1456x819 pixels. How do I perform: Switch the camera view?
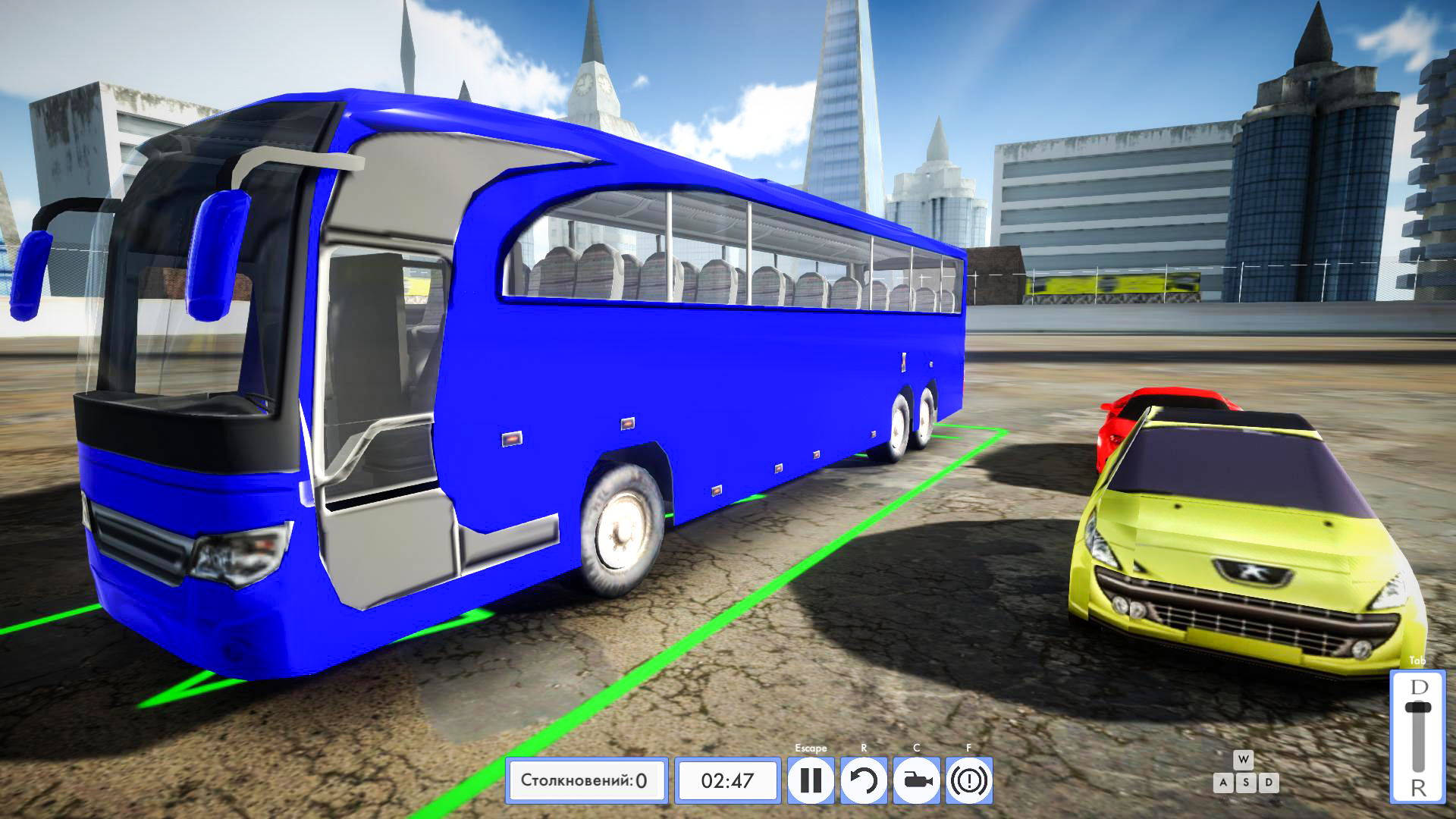coord(915,781)
